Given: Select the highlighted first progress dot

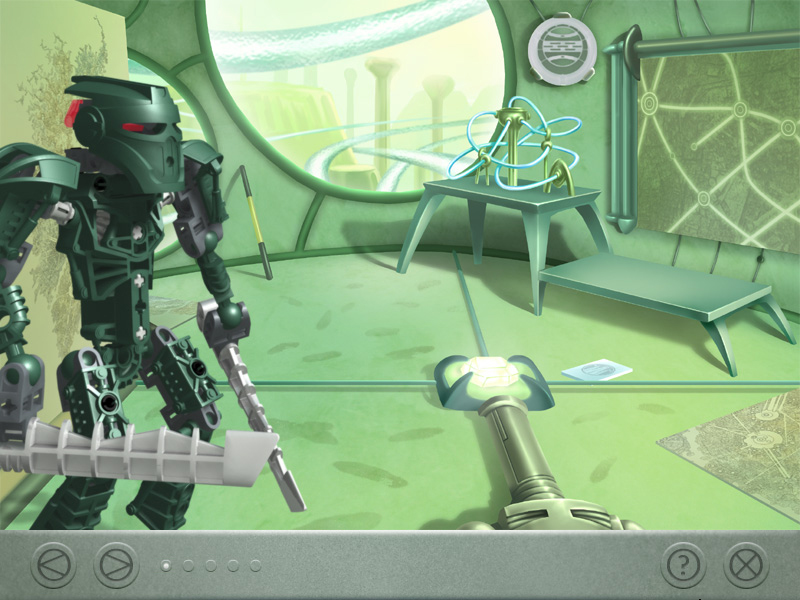Looking at the screenshot, I should [x=166, y=565].
